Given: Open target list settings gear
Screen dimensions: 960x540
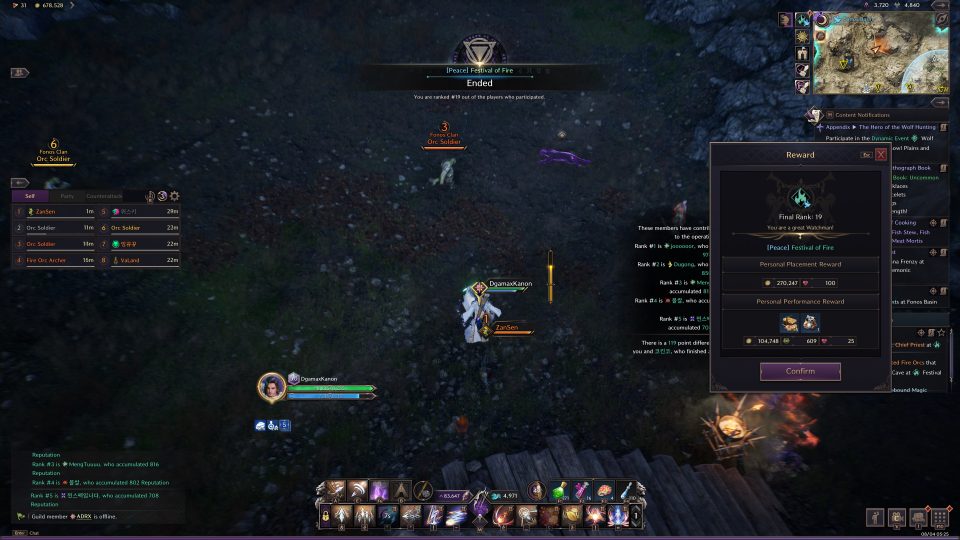Looking at the screenshot, I should pyautogui.click(x=175, y=196).
